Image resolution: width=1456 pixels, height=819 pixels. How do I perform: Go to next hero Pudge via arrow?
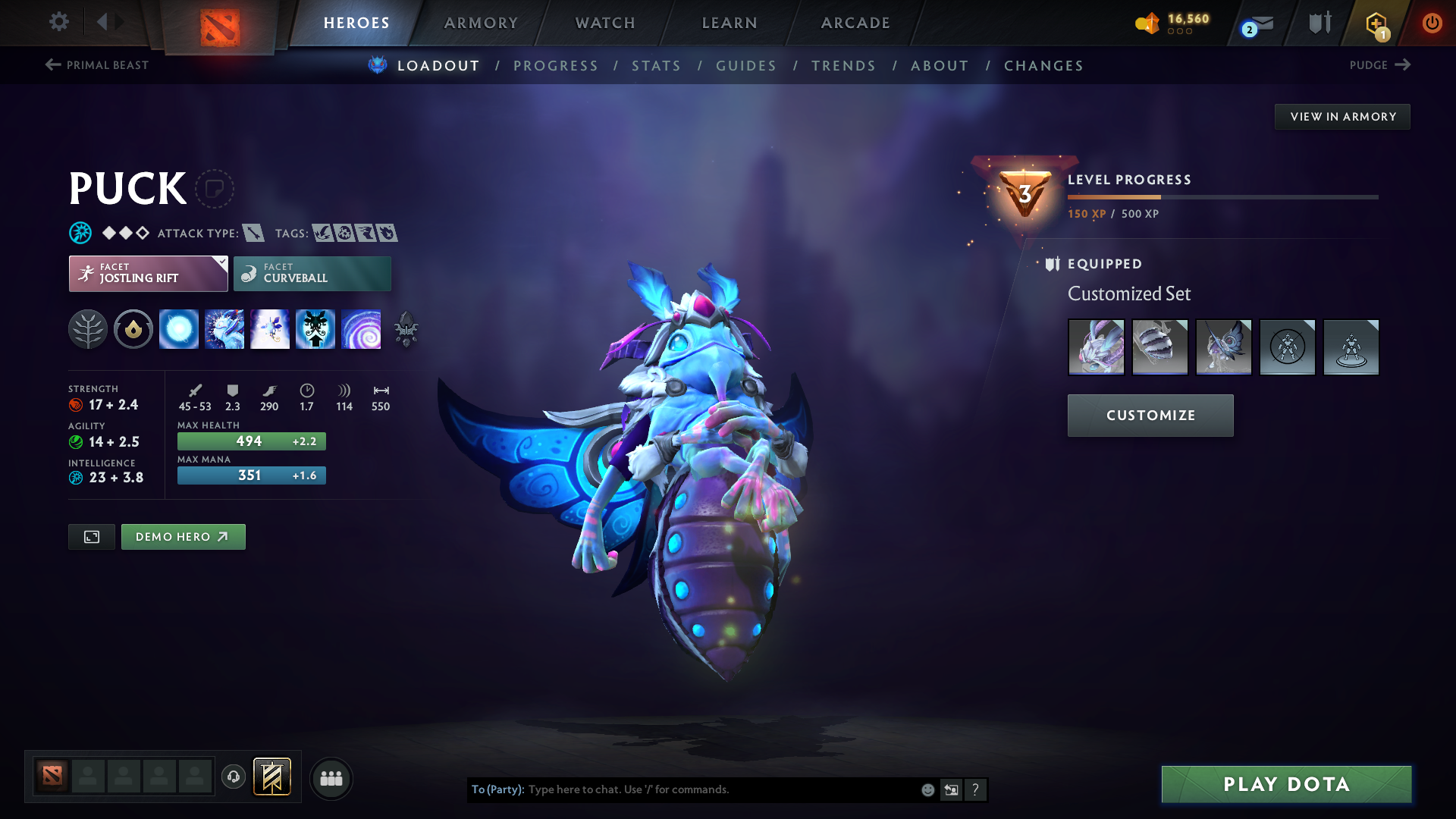[x=1404, y=65]
